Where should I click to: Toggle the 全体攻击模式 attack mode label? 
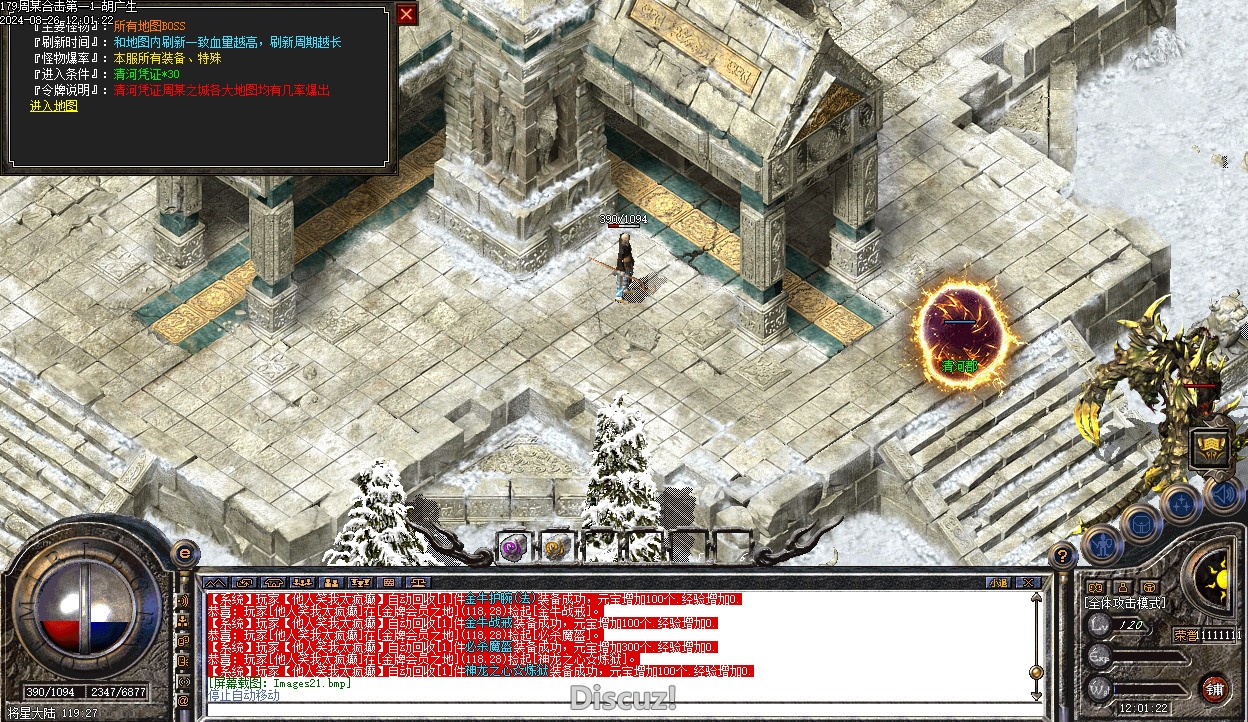click(x=1124, y=603)
